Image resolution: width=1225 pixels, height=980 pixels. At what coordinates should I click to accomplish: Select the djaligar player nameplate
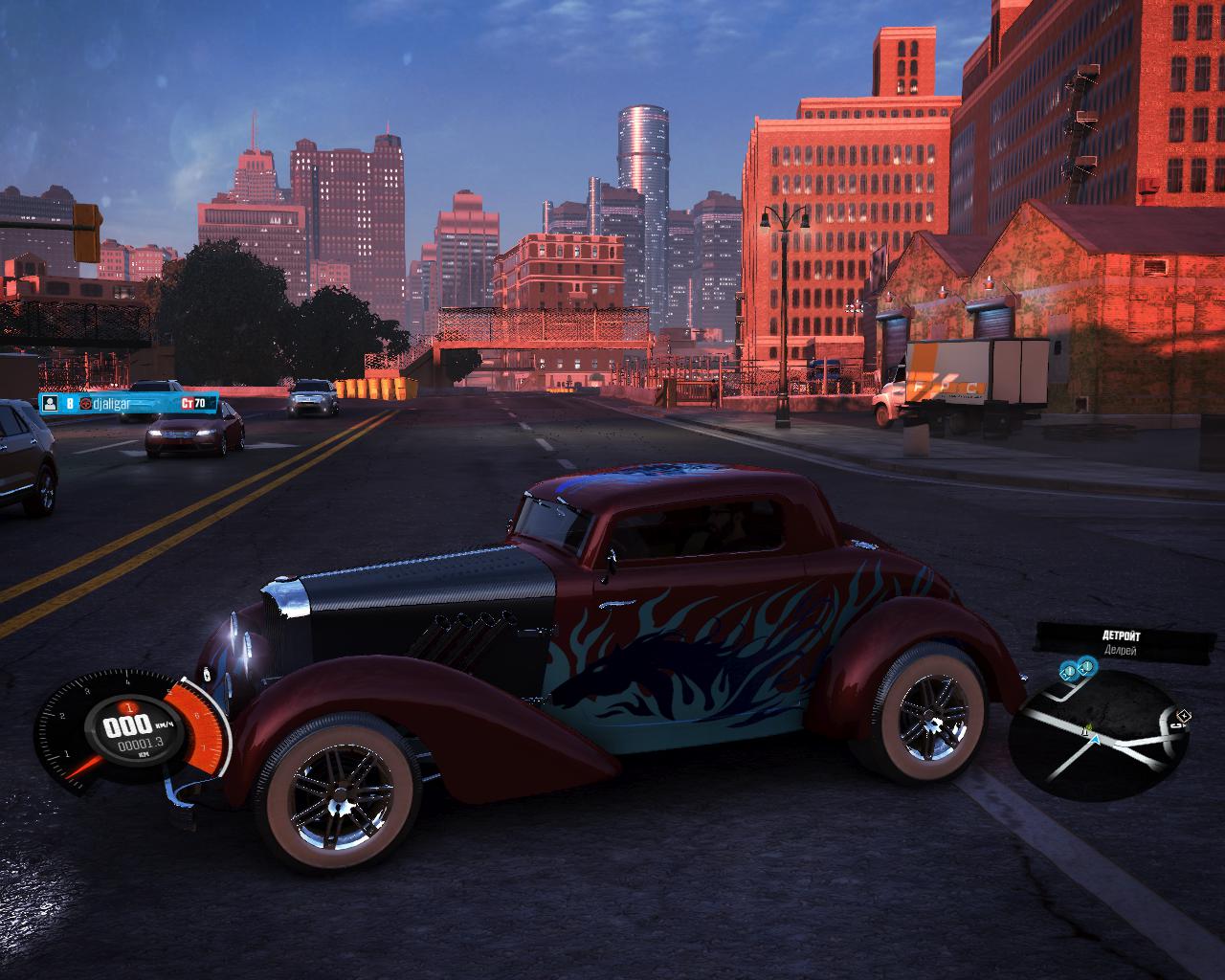(x=128, y=404)
